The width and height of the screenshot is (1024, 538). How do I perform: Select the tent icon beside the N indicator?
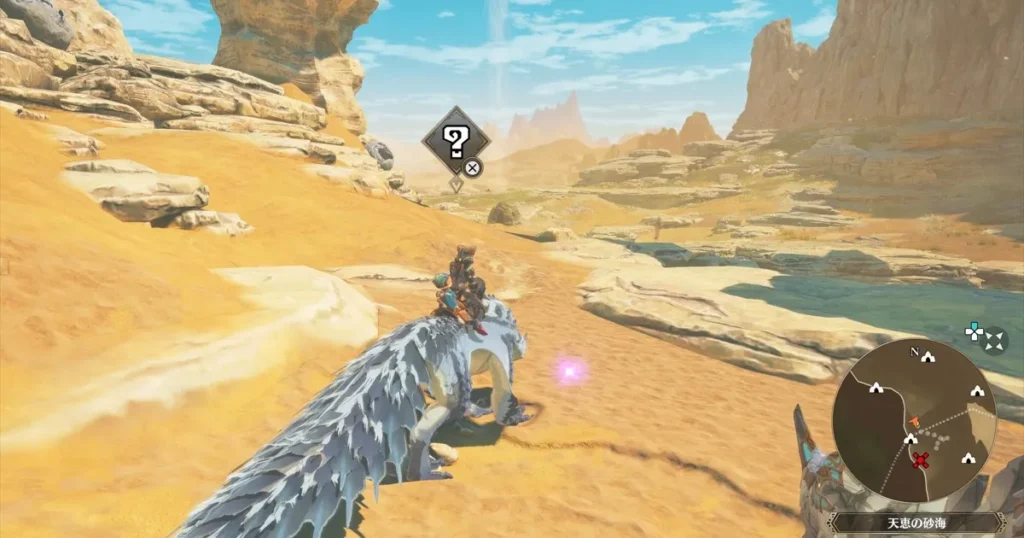point(929,355)
